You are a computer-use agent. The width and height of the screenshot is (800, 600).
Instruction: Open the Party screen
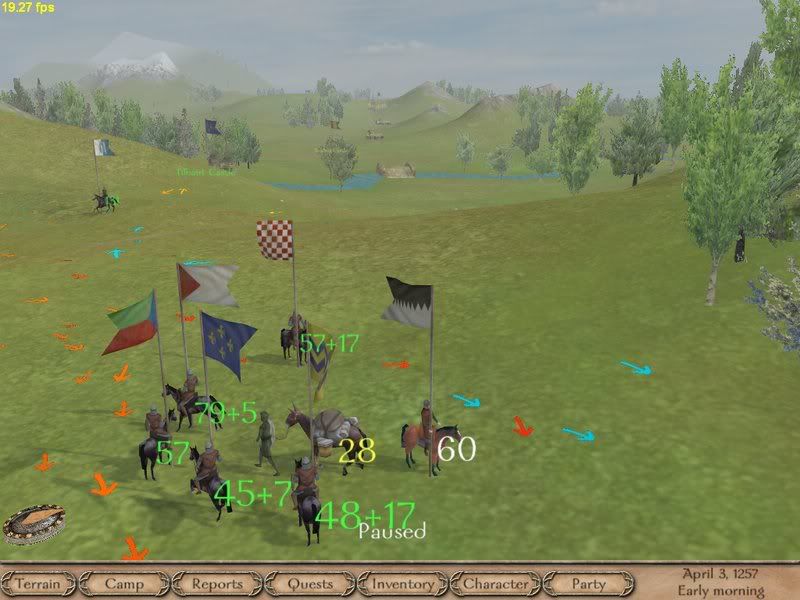point(589,584)
